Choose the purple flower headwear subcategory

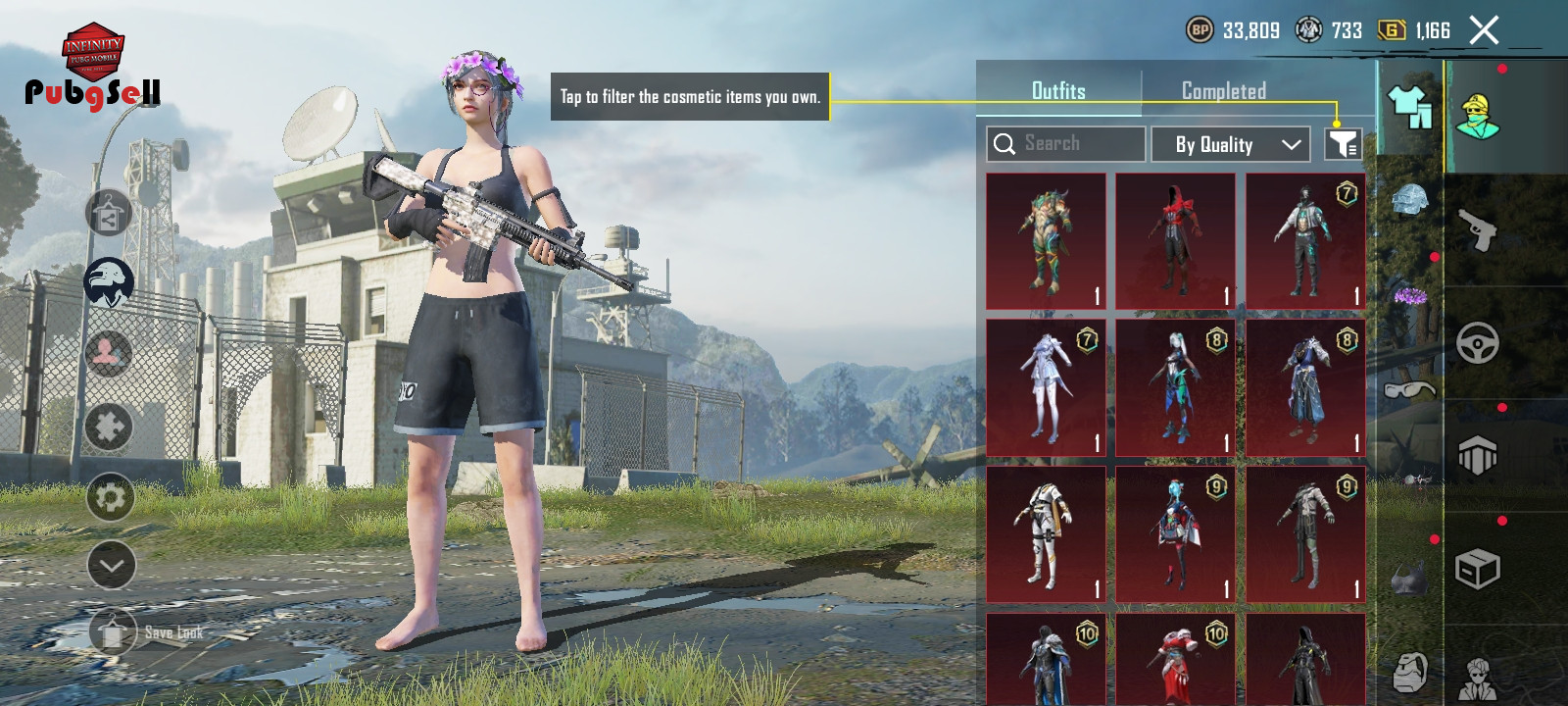pyautogui.click(x=1410, y=295)
